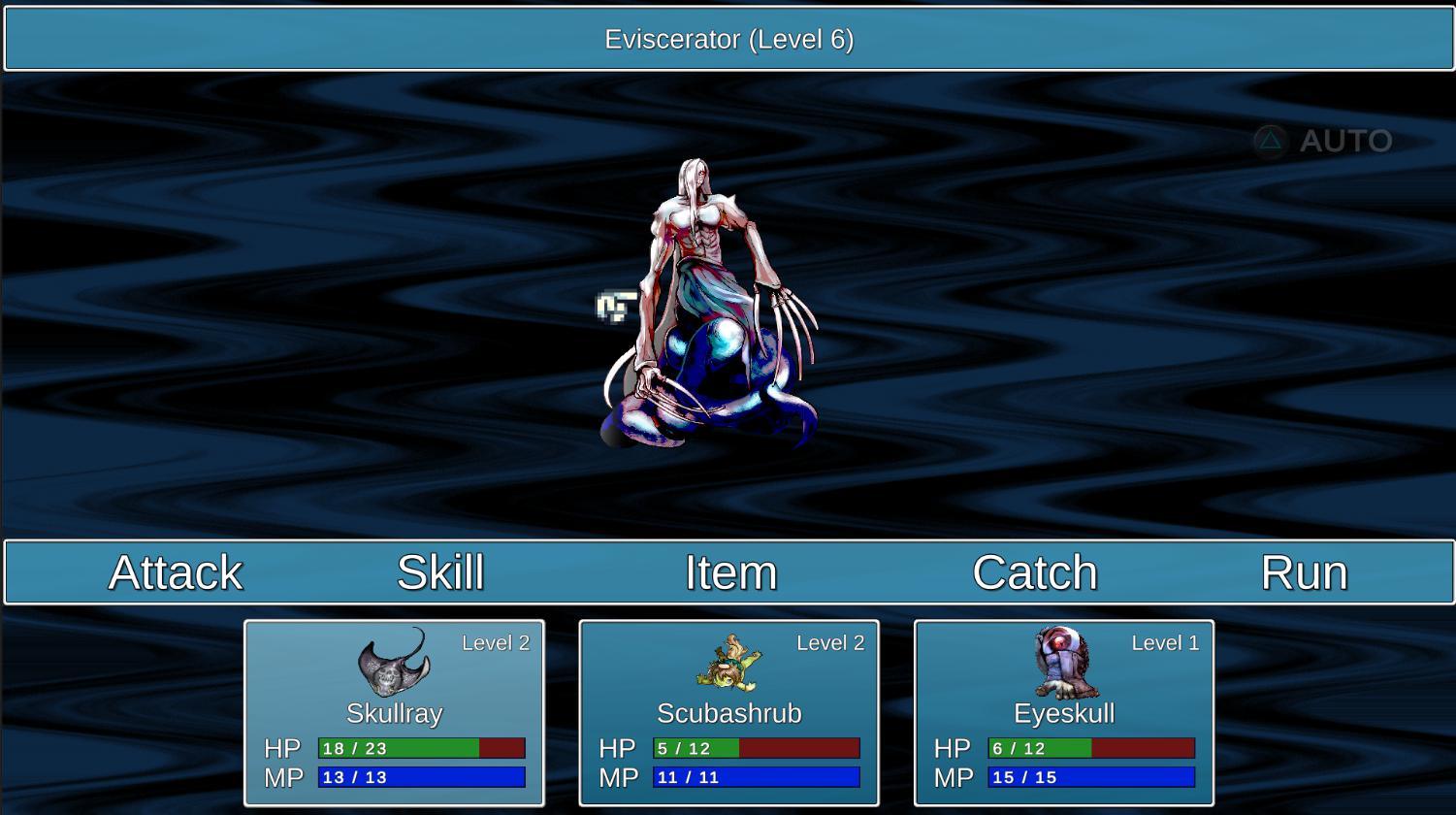This screenshot has width=1456, height=815.
Task: Click Scubashrub's MP bar
Action: pyautogui.click(x=754, y=777)
